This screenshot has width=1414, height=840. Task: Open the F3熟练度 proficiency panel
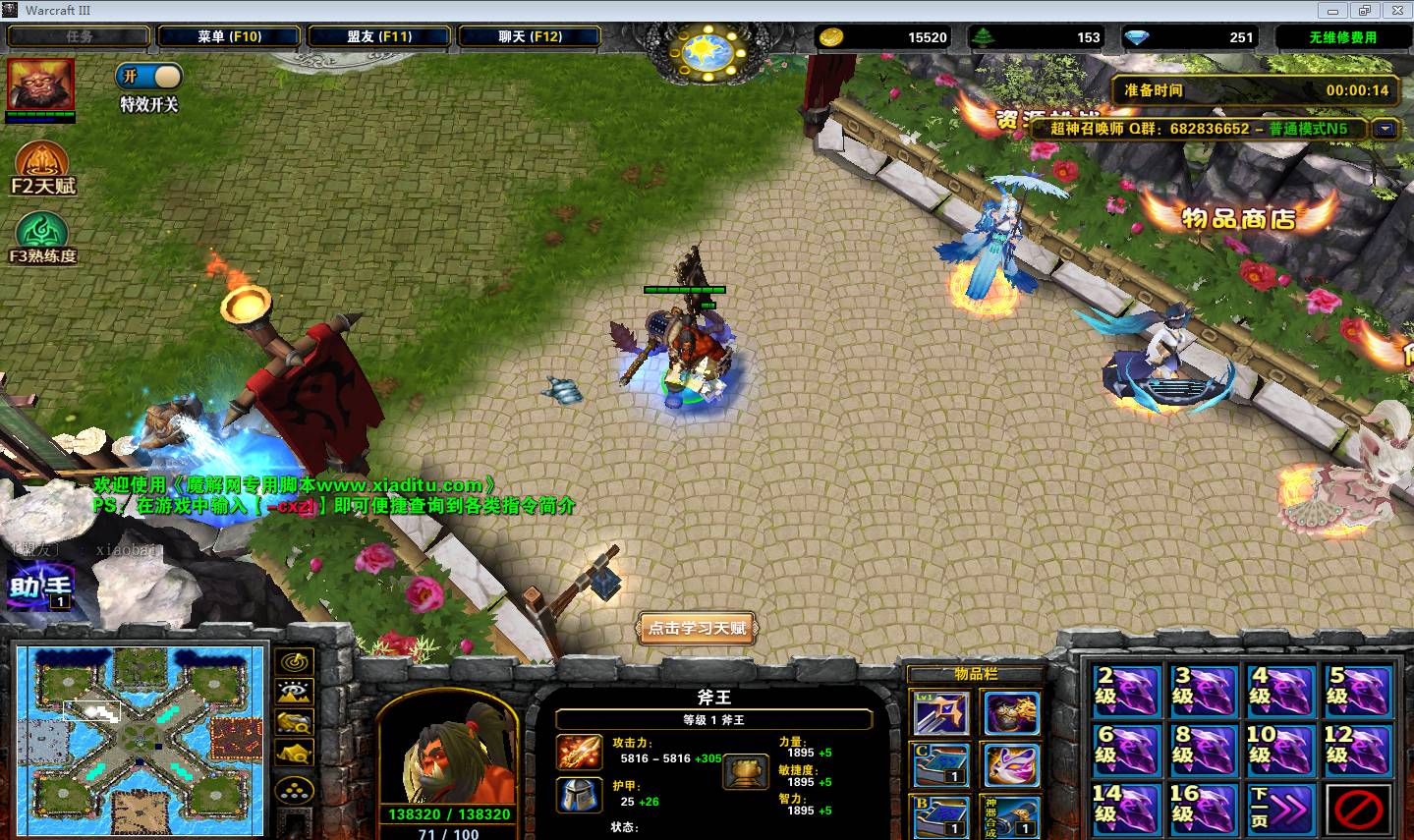click(42, 239)
